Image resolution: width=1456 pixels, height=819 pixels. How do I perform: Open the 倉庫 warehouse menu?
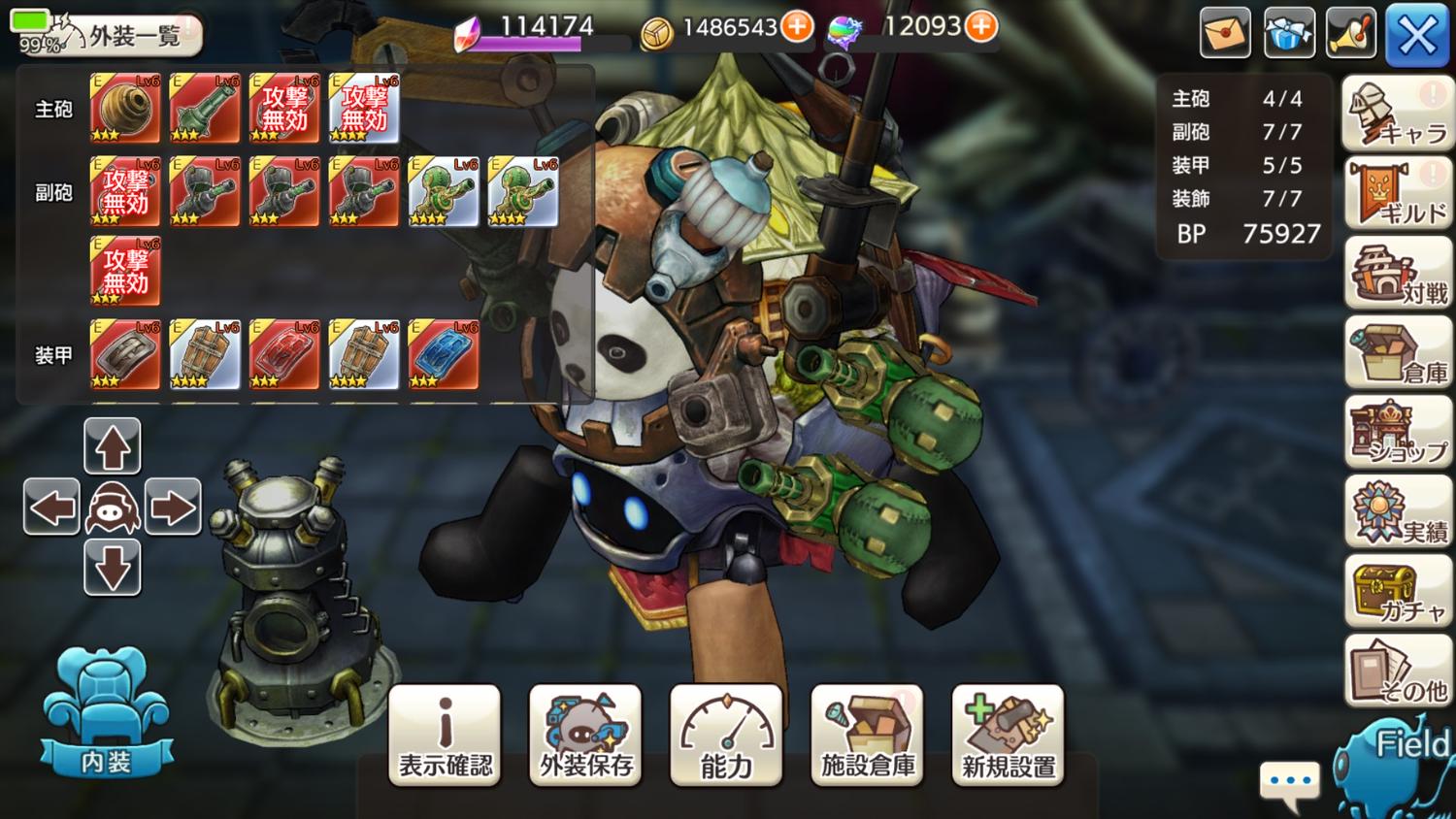(1398, 353)
